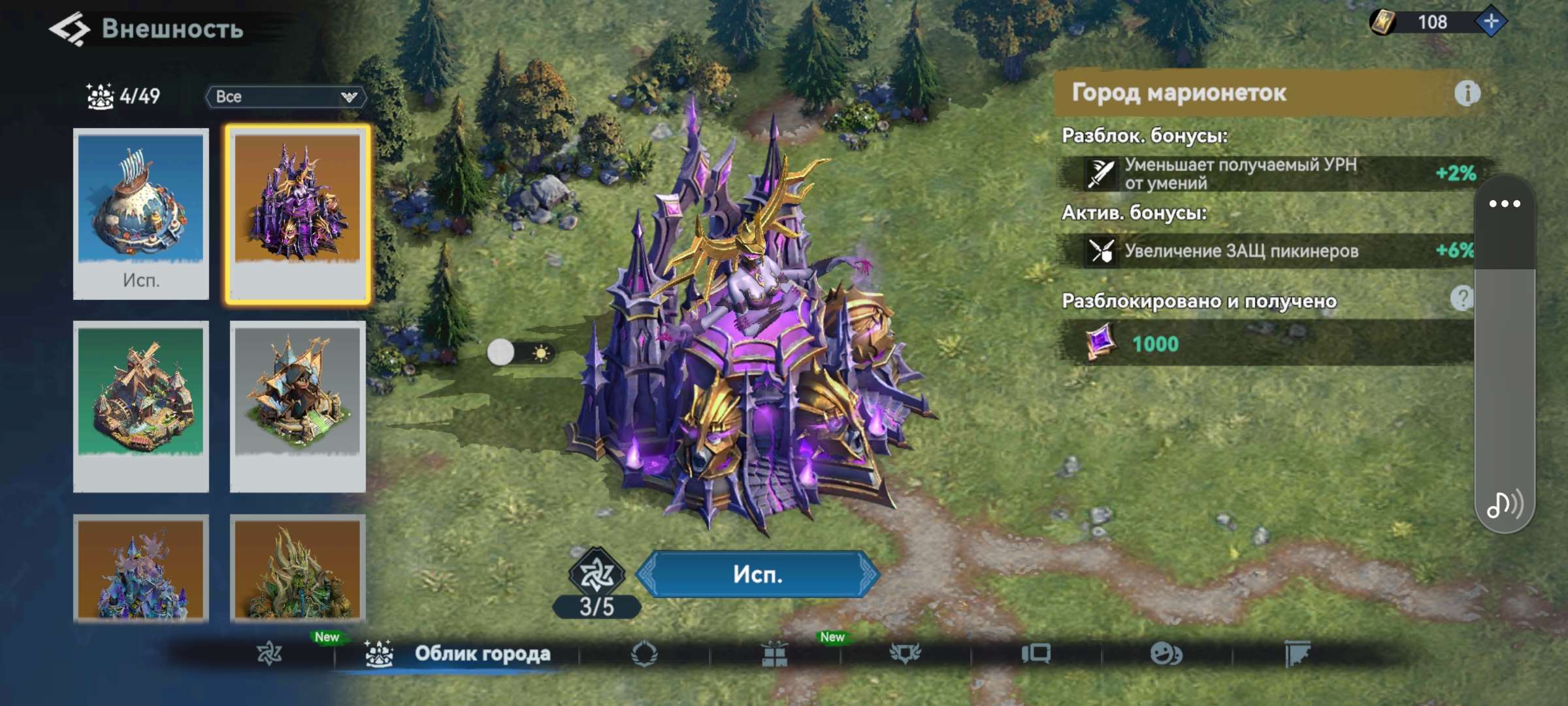The width and height of the screenshot is (1568, 706).
Task: Open the Все filter dropdown
Action: click(286, 97)
